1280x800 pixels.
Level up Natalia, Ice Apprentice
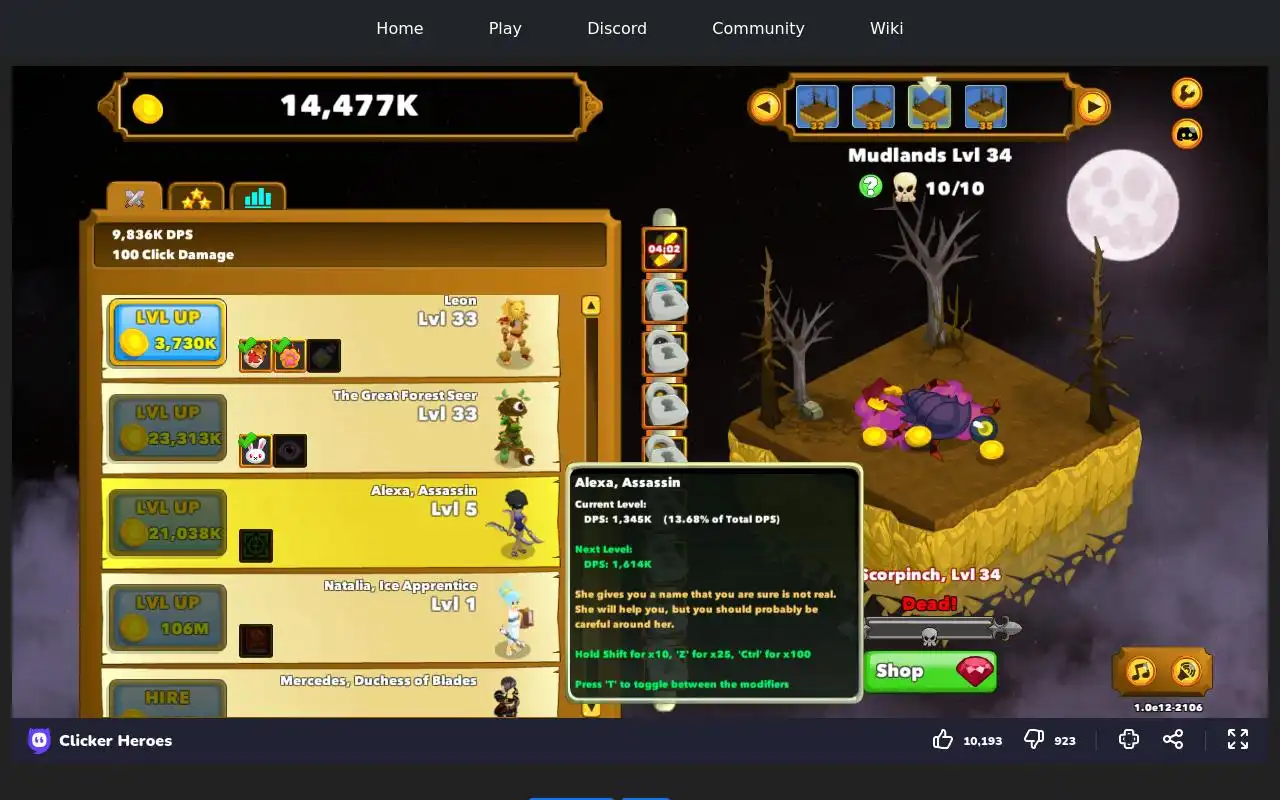[167, 618]
